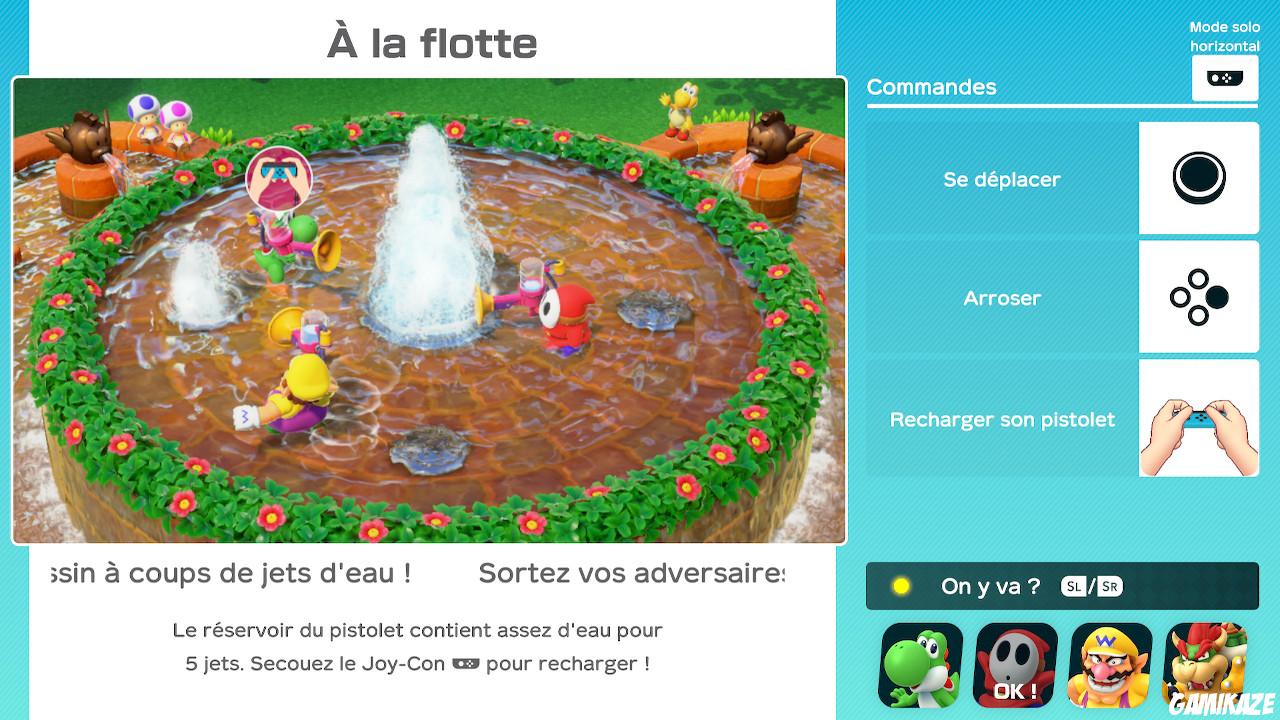Select the À la flotte title
The image size is (1280, 720).
[432, 42]
